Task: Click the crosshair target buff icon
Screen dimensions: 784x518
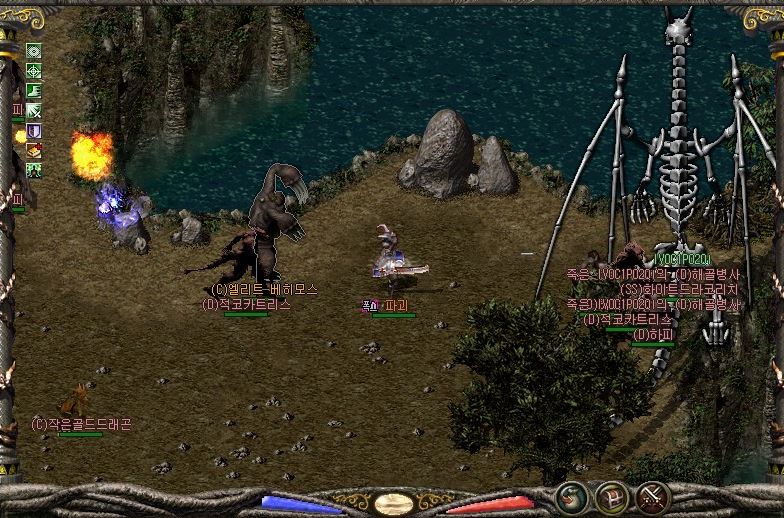Action: coord(34,71)
